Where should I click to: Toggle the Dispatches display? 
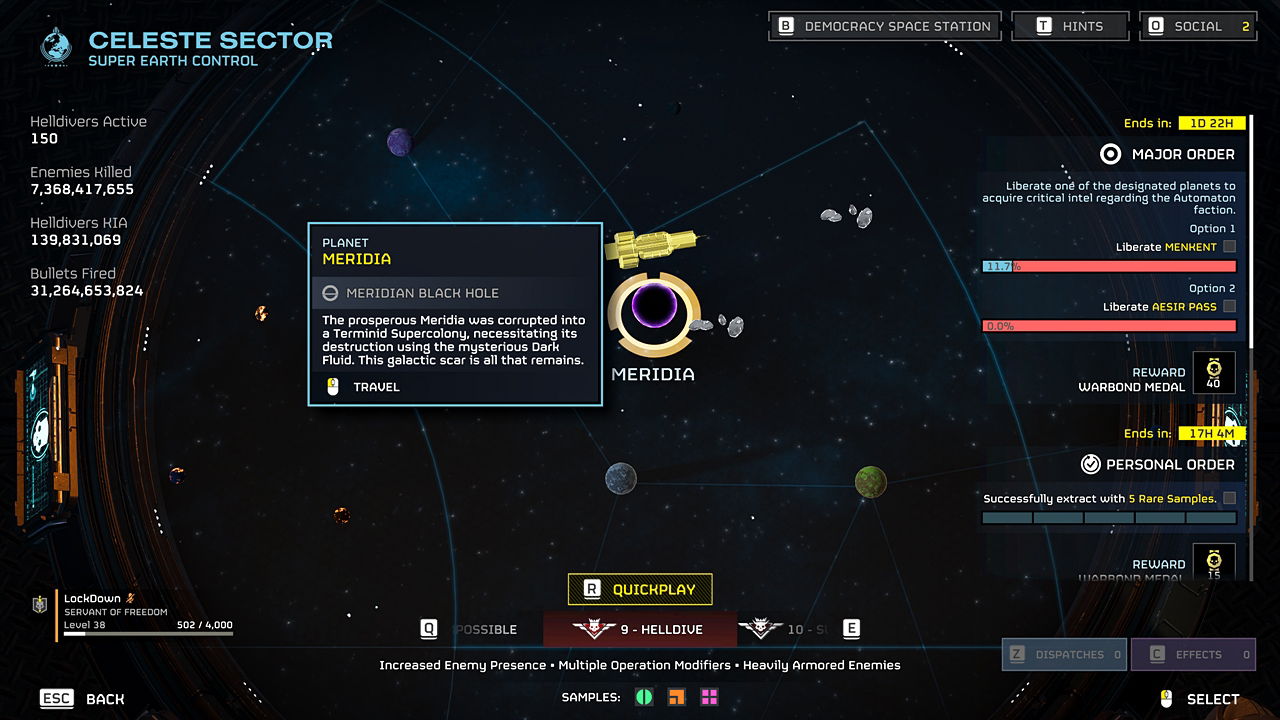click(x=1064, y=654)
